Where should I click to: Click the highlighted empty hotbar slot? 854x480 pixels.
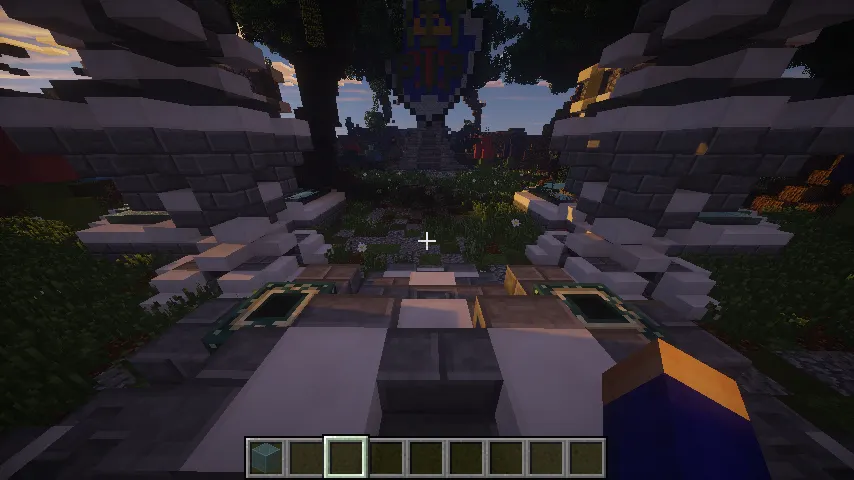click(x=346, y=457)
